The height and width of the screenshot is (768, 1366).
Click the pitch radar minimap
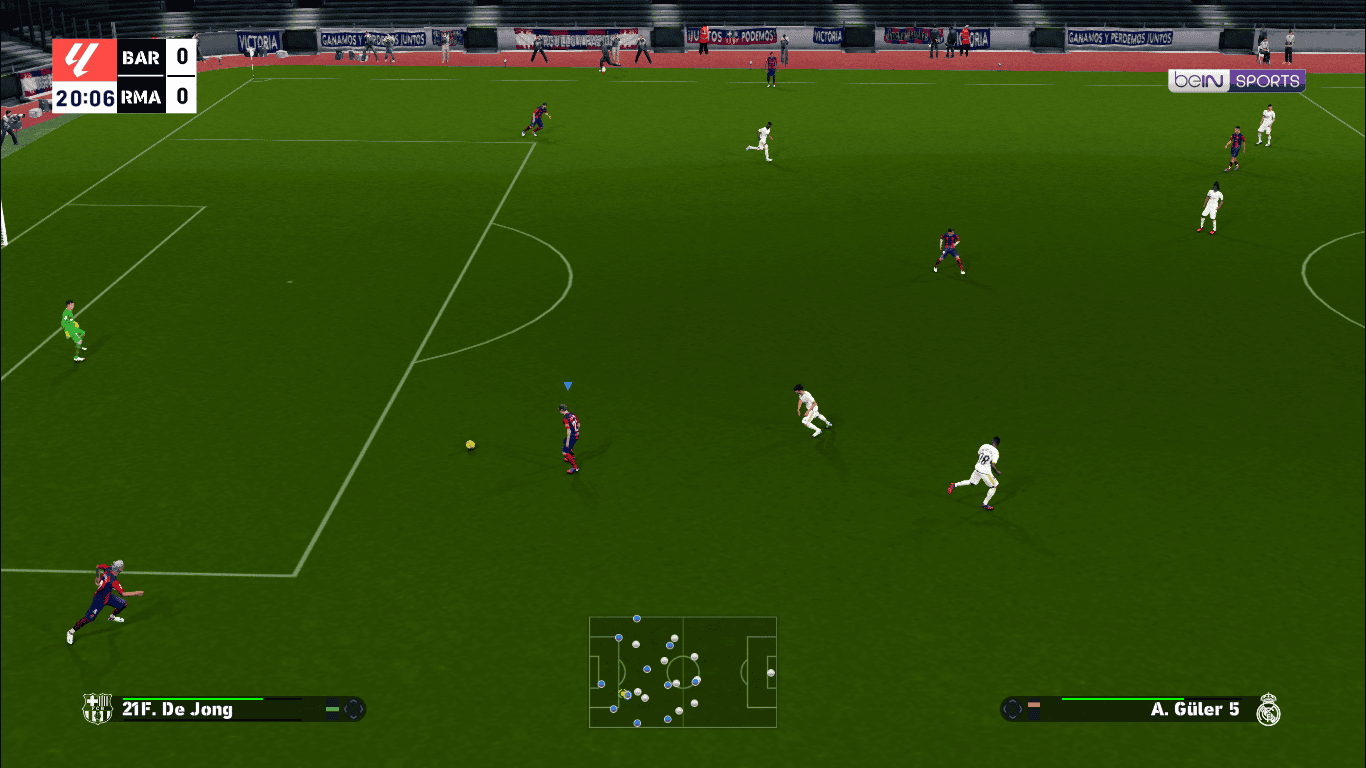pyautogui.click(x=683, y=671)
